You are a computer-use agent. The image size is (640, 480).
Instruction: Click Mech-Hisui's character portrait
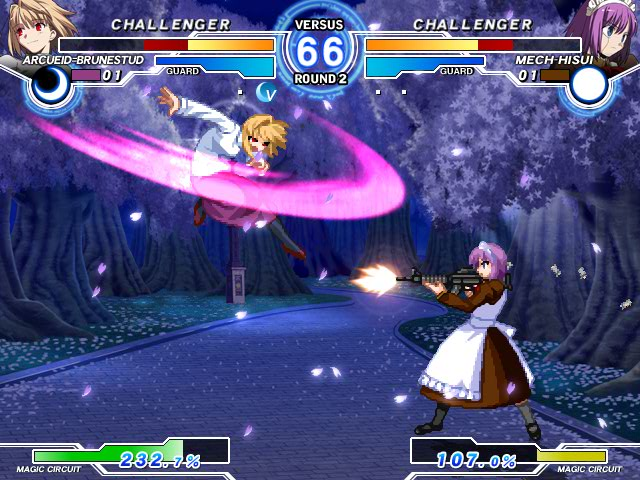click(x=607, y=28)
